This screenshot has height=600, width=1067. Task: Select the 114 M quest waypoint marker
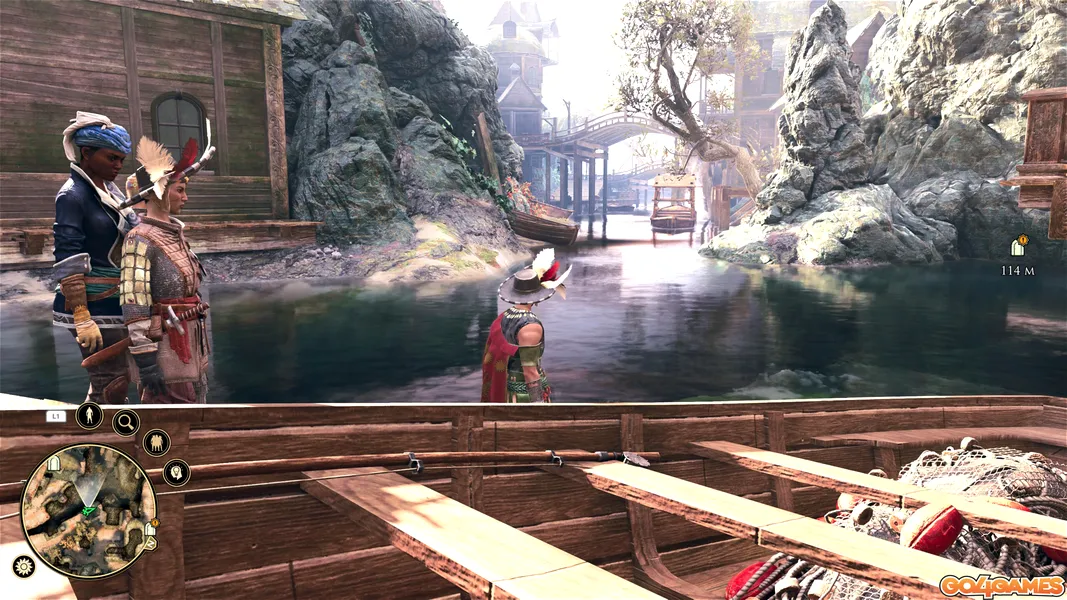tap(1019, 247)
